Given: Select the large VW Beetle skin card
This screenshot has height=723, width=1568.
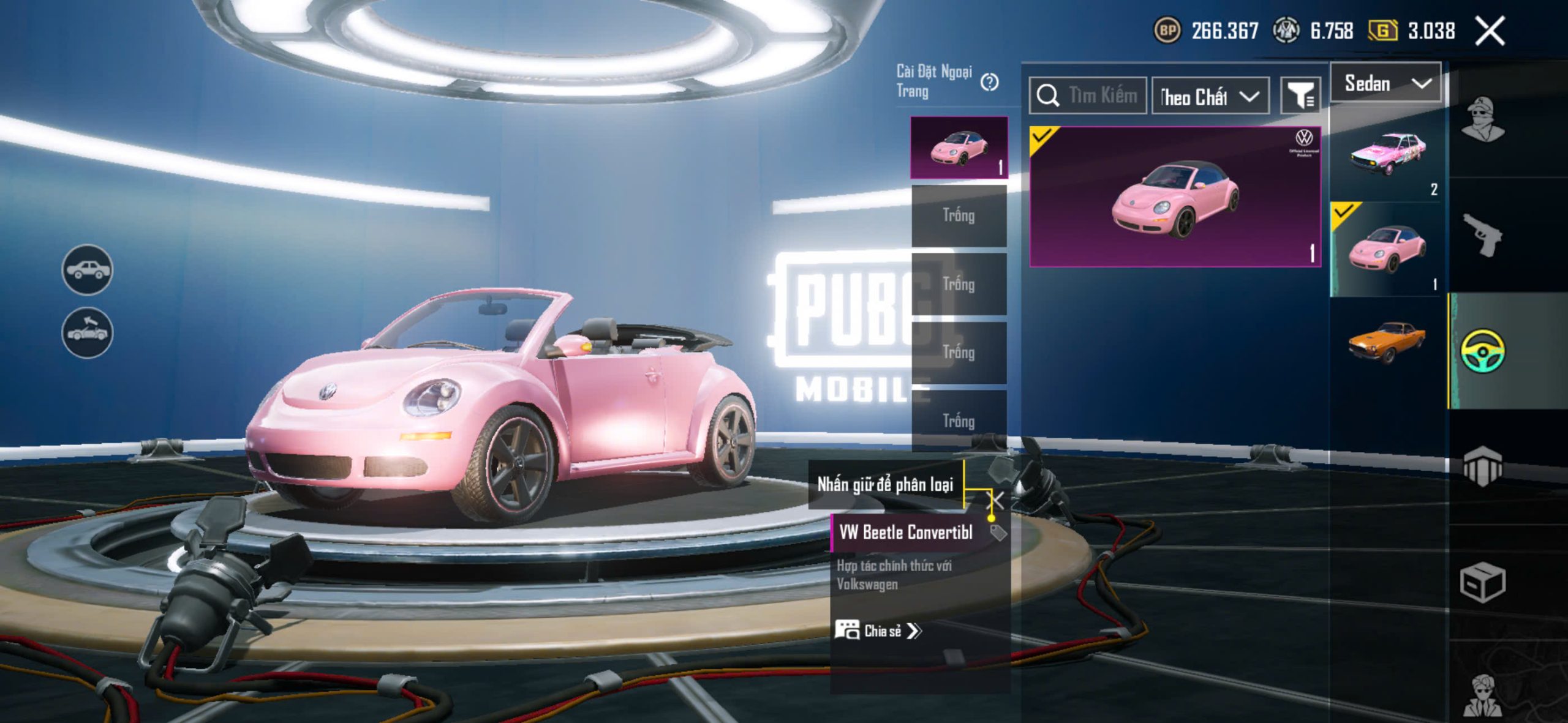Looking at the screenshot, I should tap(1174, 197).
